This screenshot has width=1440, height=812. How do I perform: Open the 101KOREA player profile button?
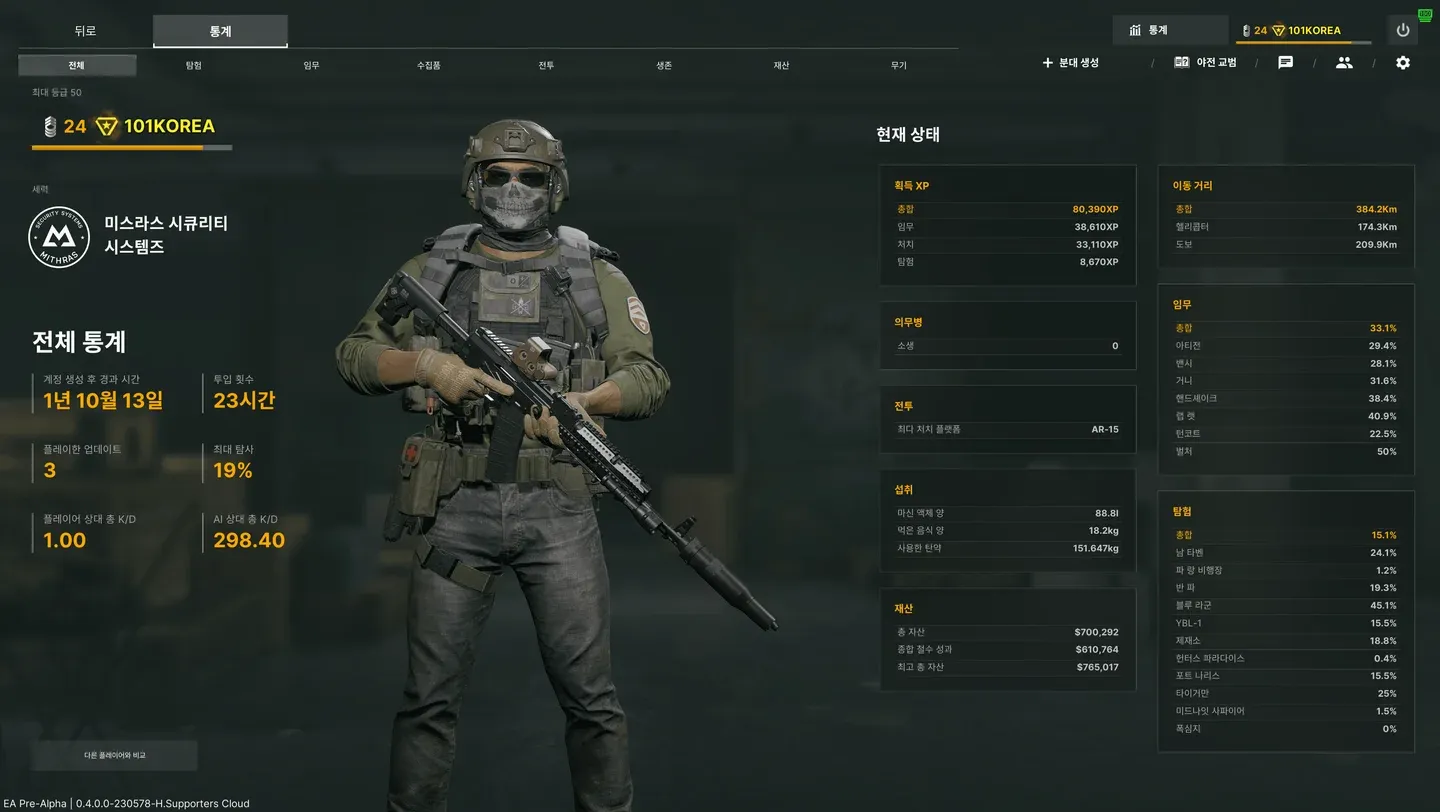1304,30
